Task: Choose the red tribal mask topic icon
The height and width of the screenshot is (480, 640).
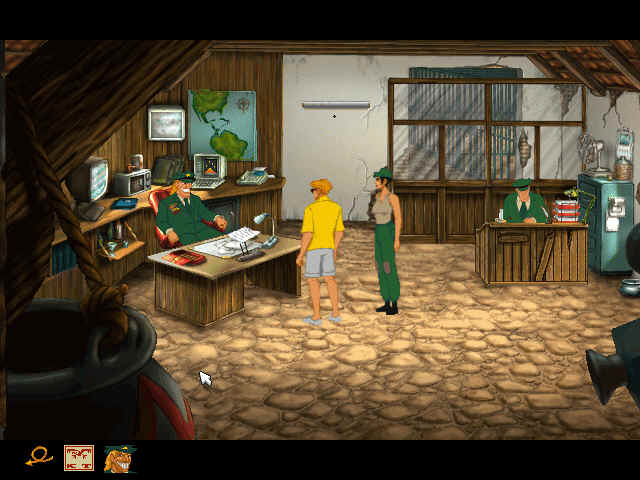Action: tap(79, 458)
